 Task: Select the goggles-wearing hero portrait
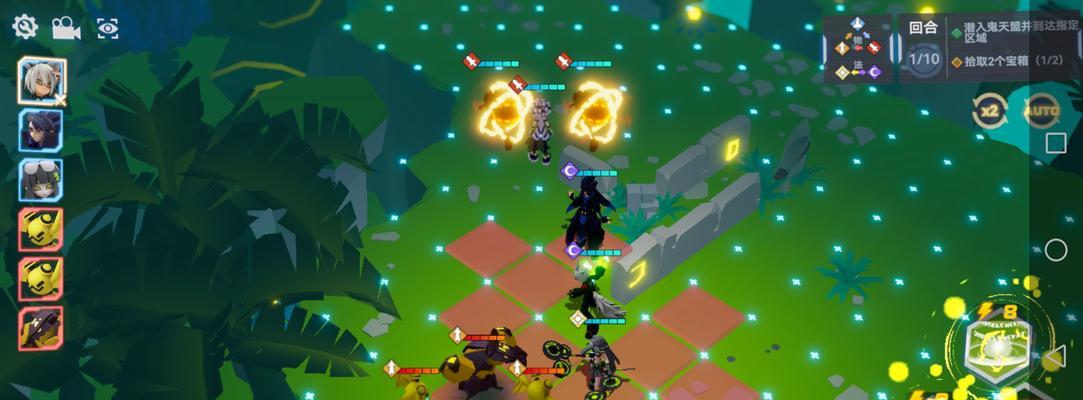(x=41, y=180)
